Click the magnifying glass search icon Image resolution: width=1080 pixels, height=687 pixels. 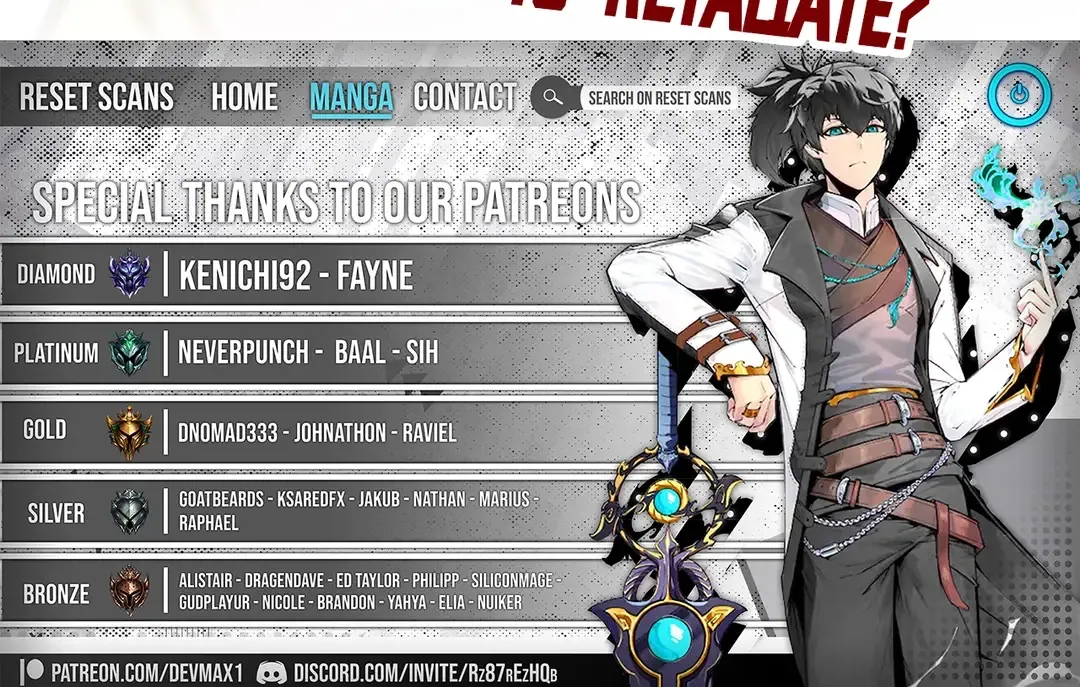550,97
